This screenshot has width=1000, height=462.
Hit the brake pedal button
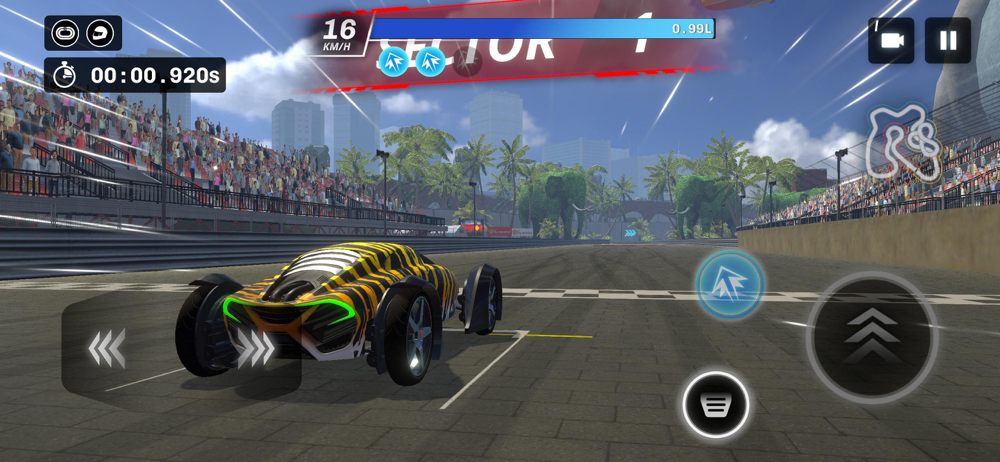(x=716, y=404)
